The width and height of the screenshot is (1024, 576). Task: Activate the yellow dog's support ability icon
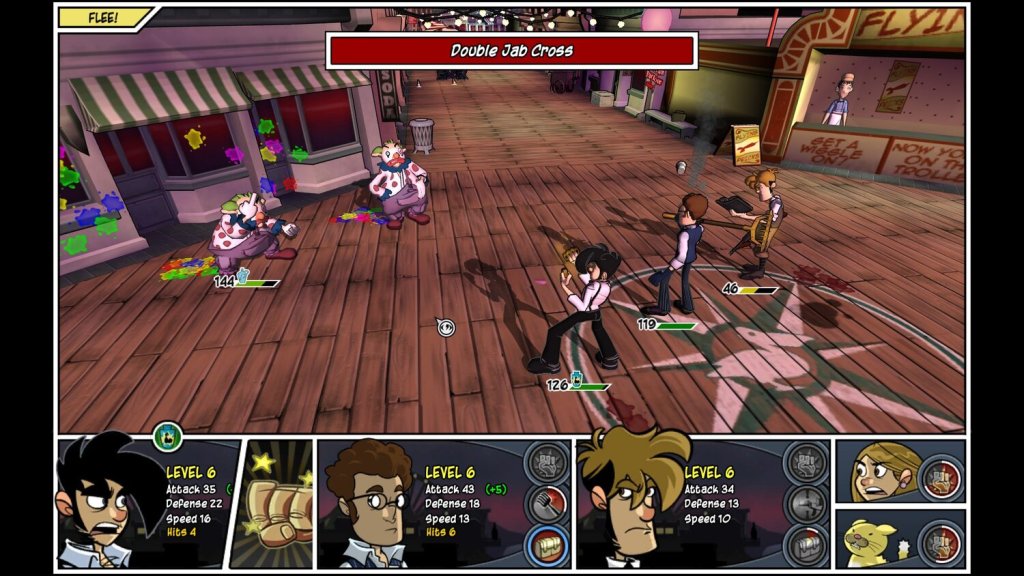pos(940,545)
